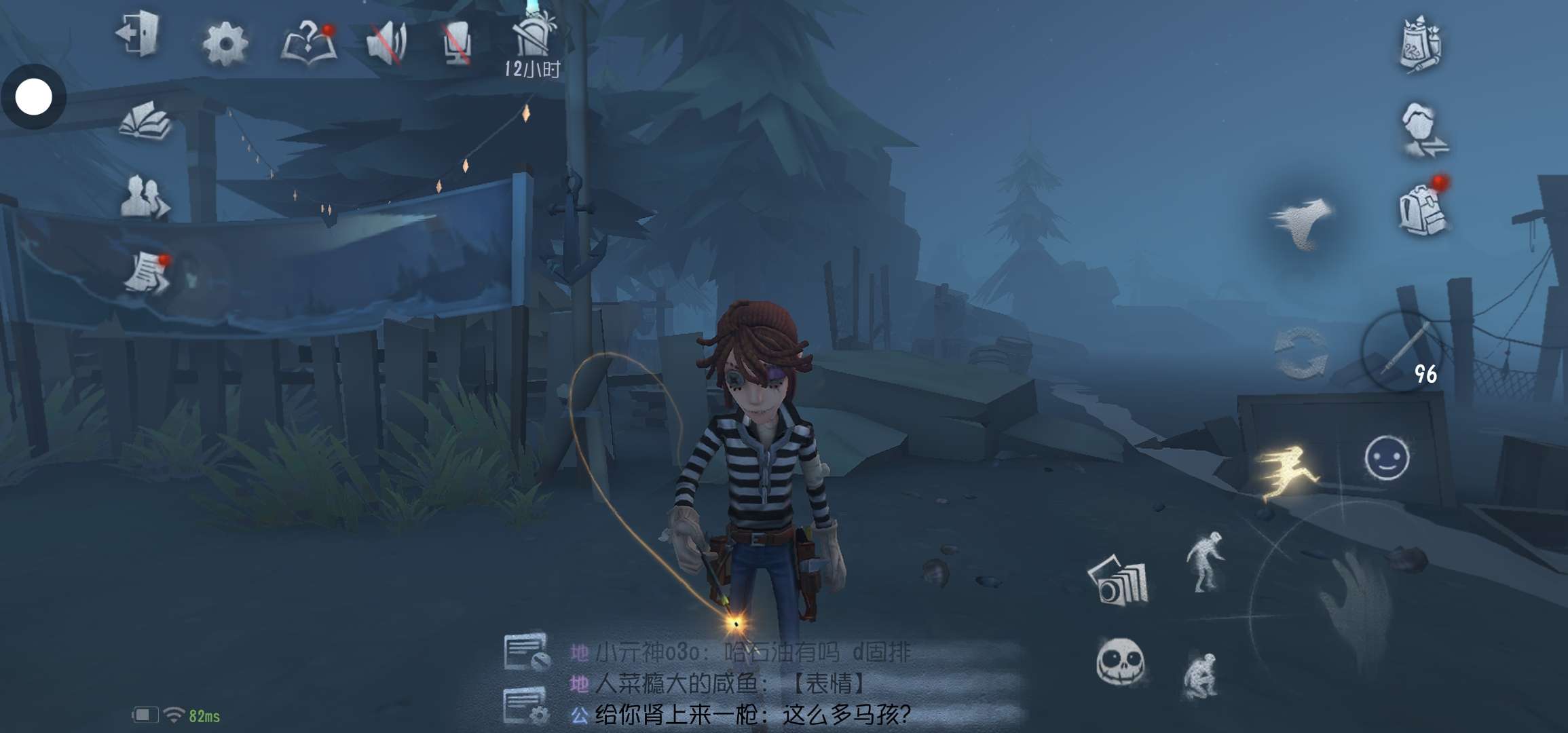The width and height of the screenshot is (1568, 733).
Task: Open the backpack inventory
Action: 1421,208
